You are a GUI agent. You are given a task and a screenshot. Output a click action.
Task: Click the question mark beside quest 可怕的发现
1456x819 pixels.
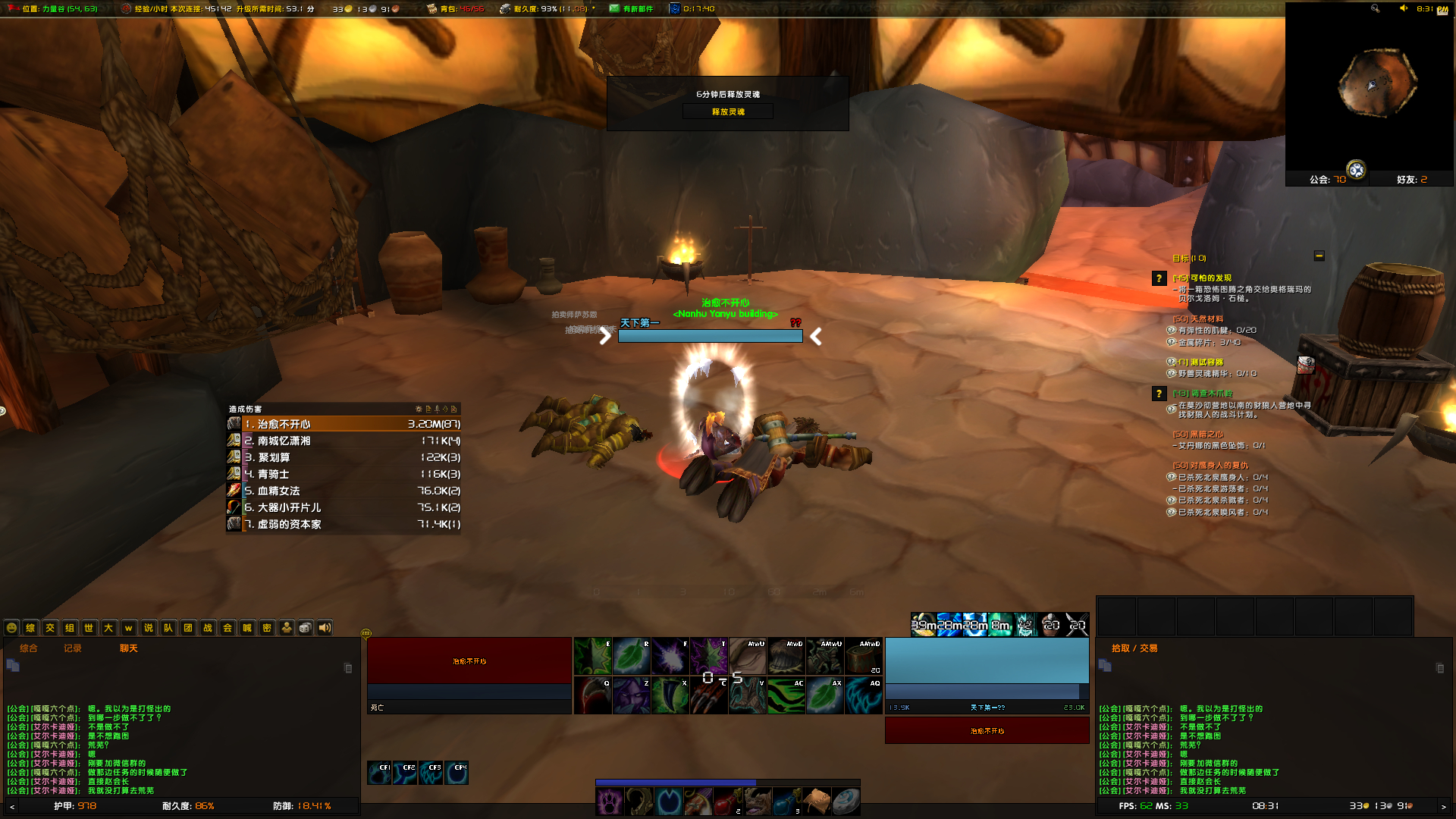(1158, 278)
